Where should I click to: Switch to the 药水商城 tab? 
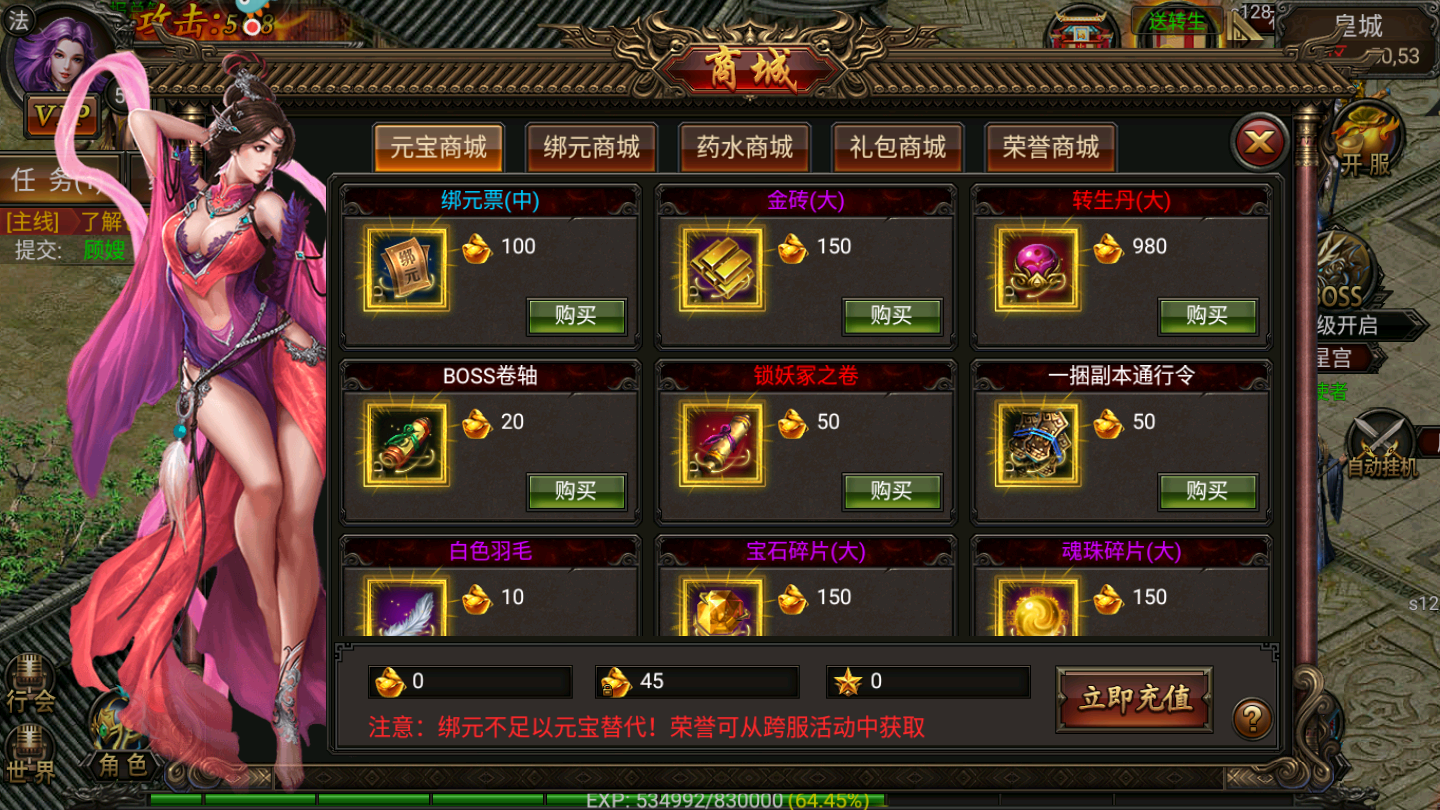tap(744, 147)
